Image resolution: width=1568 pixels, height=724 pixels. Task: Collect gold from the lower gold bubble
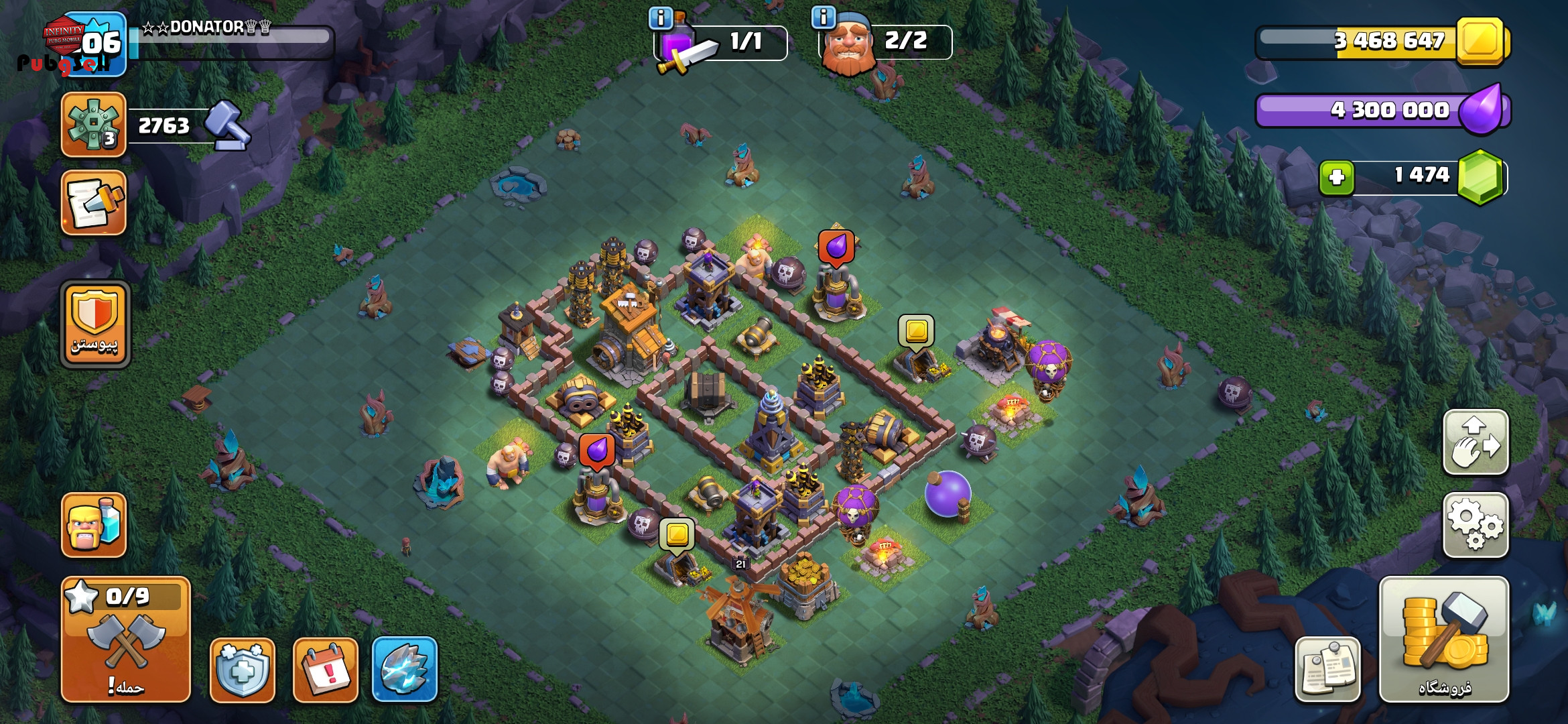pyautogui.click(x=677, y=535)
